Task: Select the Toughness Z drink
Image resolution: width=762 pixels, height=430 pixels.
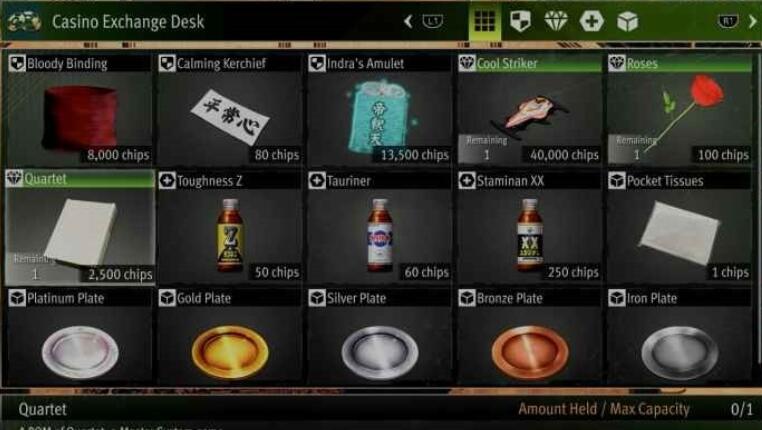Action: 229,227
